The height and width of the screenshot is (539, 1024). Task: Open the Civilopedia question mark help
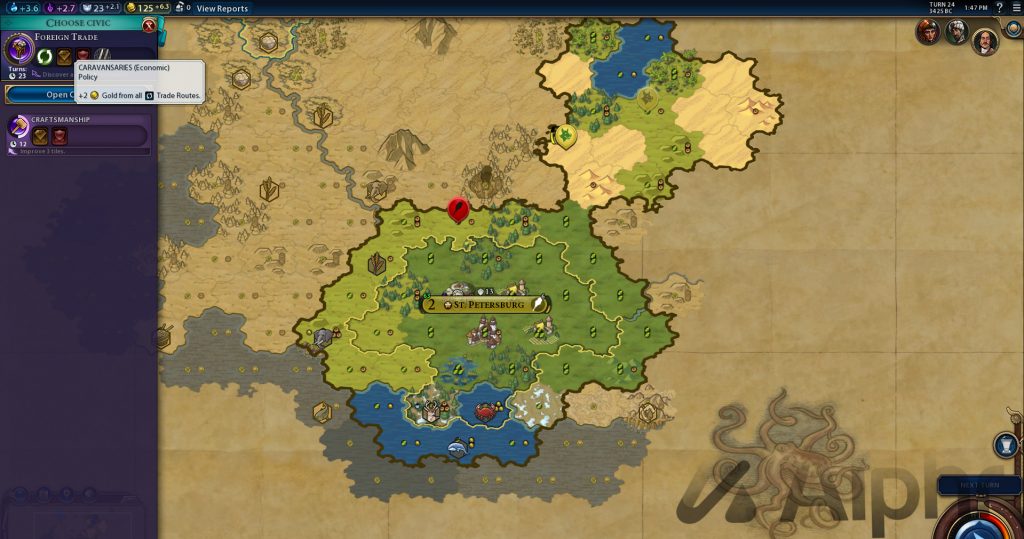click(999, 8)
